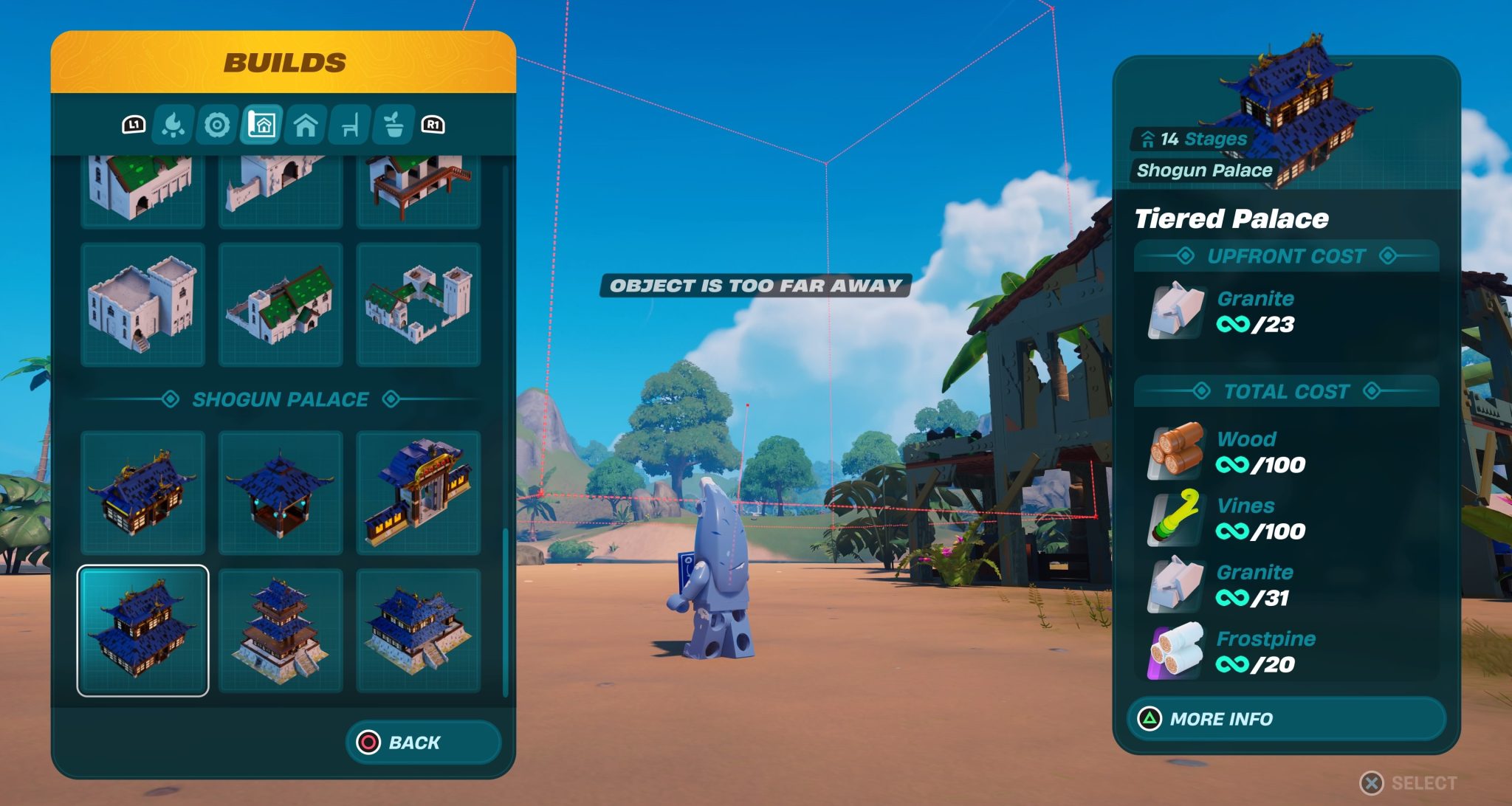Switch to the house building category
This screenshot has width=1512, height=806.
click(306, 125)
